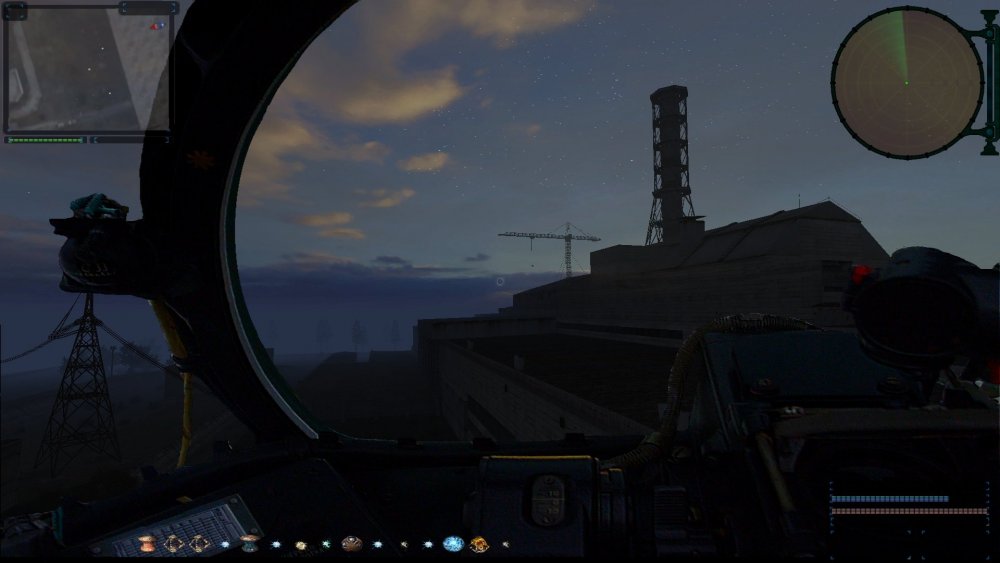Image resolution: width=1000 pixels, height=563 pixels.
Task: Click the circular radar scope
Action: coord(907,81)
